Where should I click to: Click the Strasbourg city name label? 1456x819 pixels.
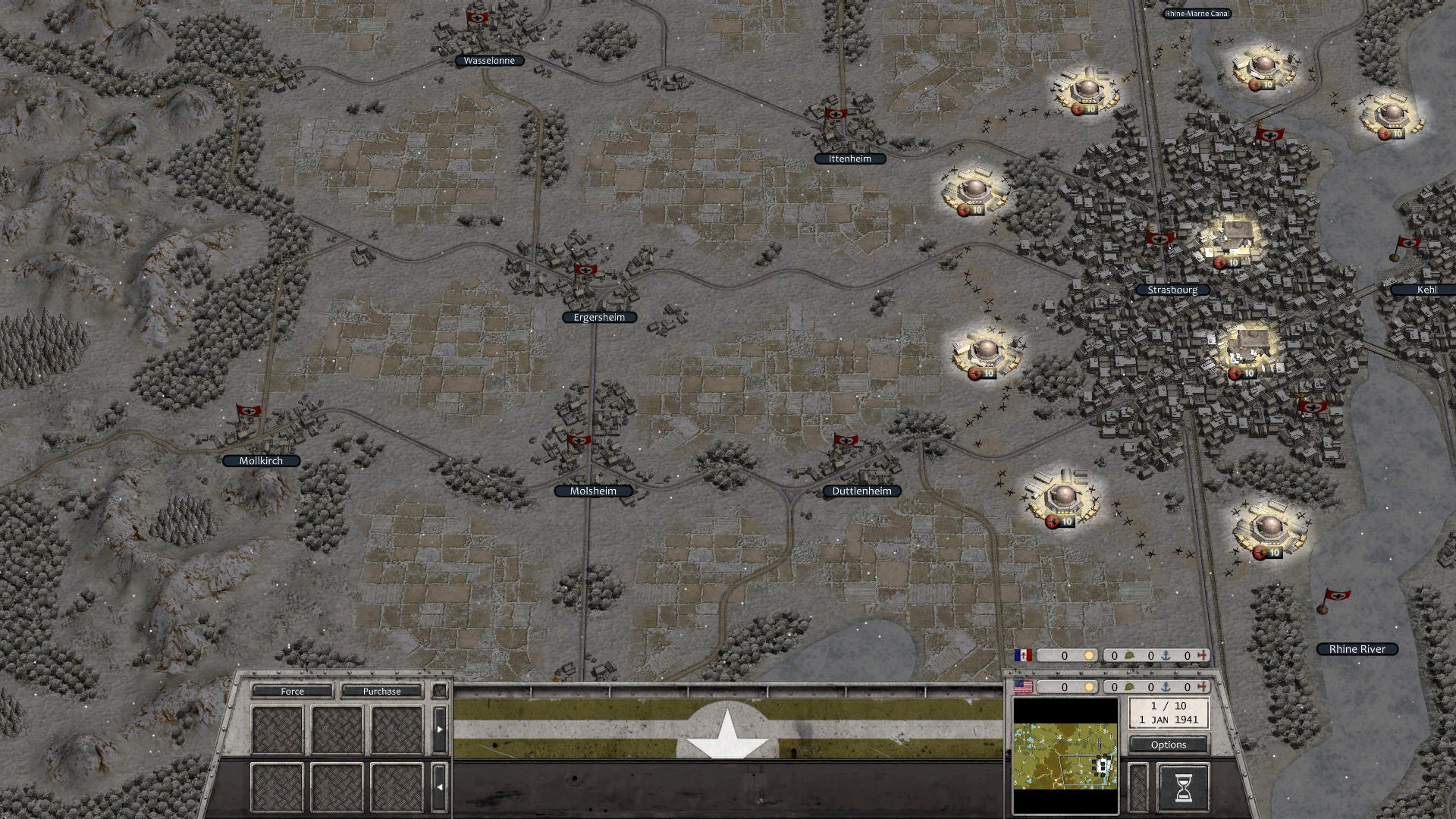click(x=1171, y=289)
